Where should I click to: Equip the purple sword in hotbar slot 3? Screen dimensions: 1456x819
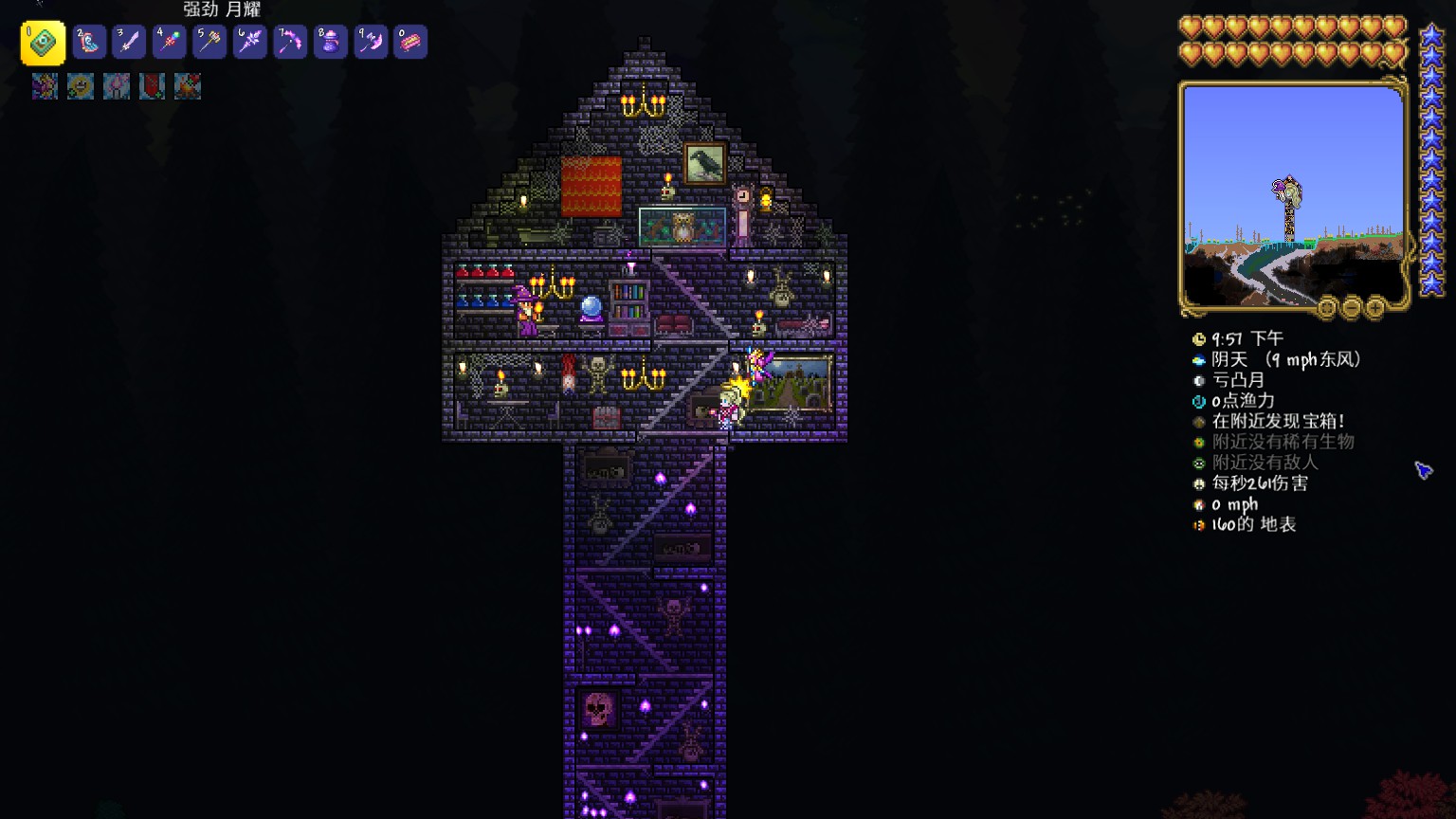[x=129, y=42]
